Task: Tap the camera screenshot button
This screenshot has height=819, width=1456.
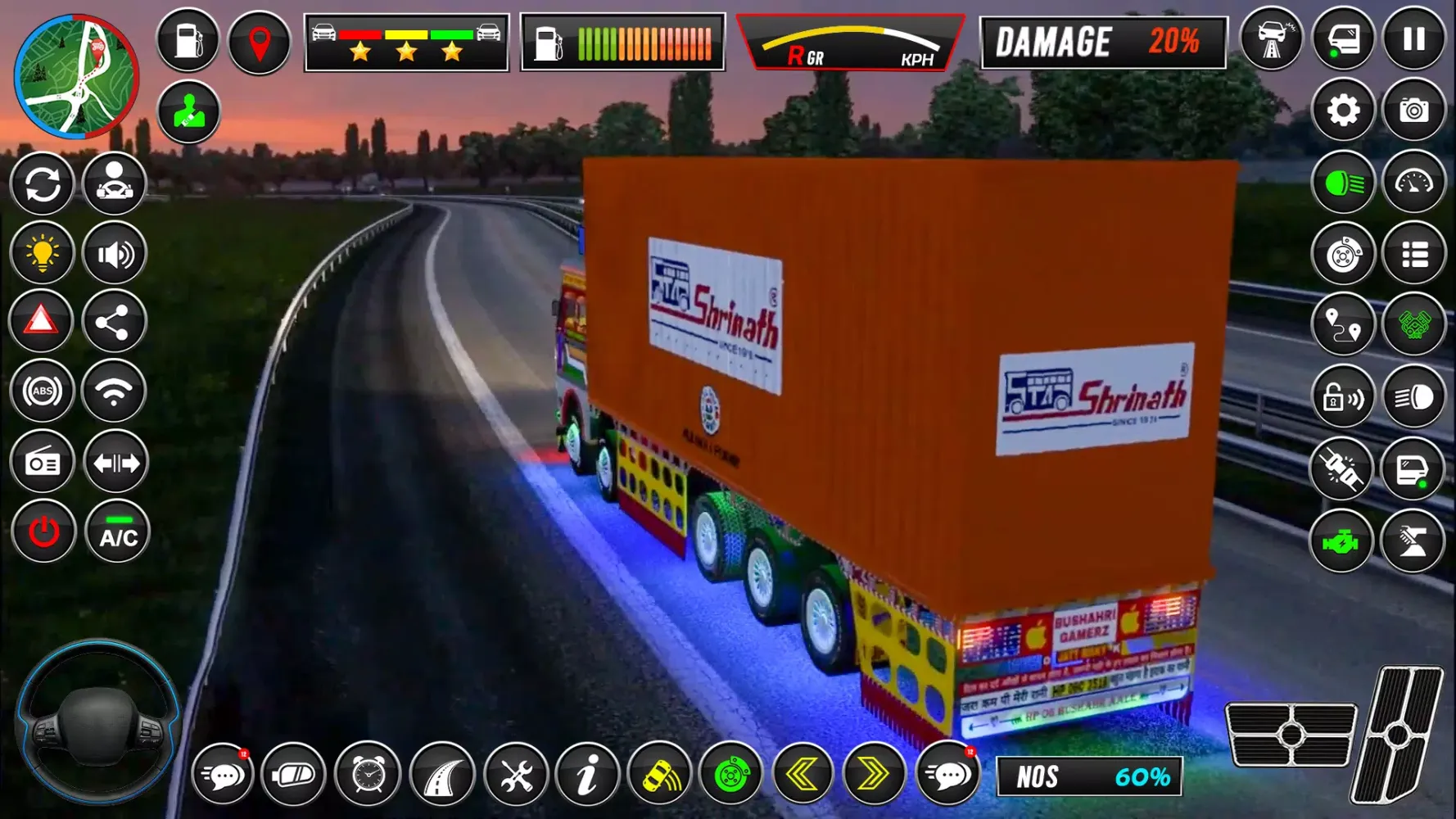Action: (1413, 110)
